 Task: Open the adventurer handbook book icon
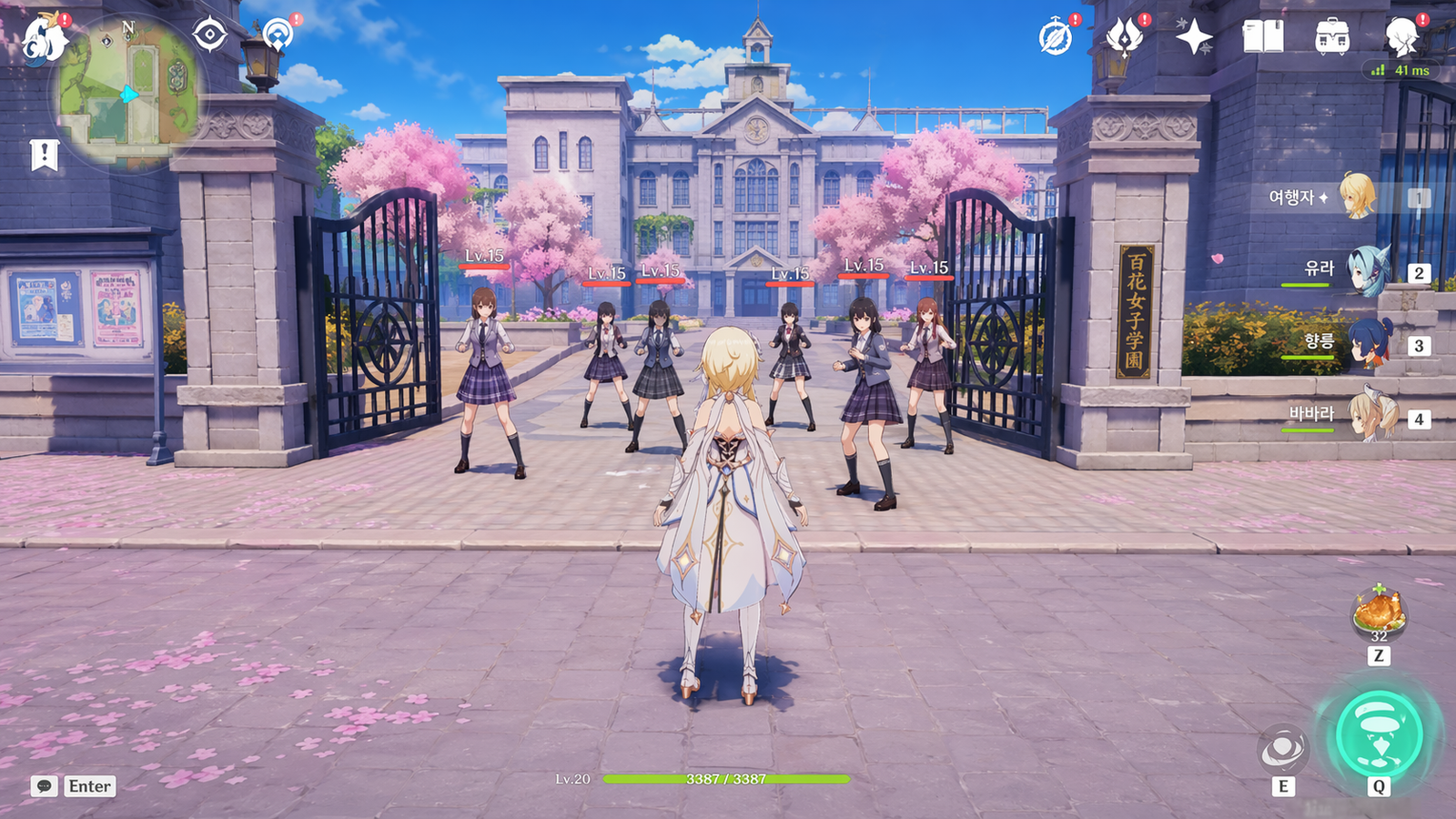click(1263, 38)
